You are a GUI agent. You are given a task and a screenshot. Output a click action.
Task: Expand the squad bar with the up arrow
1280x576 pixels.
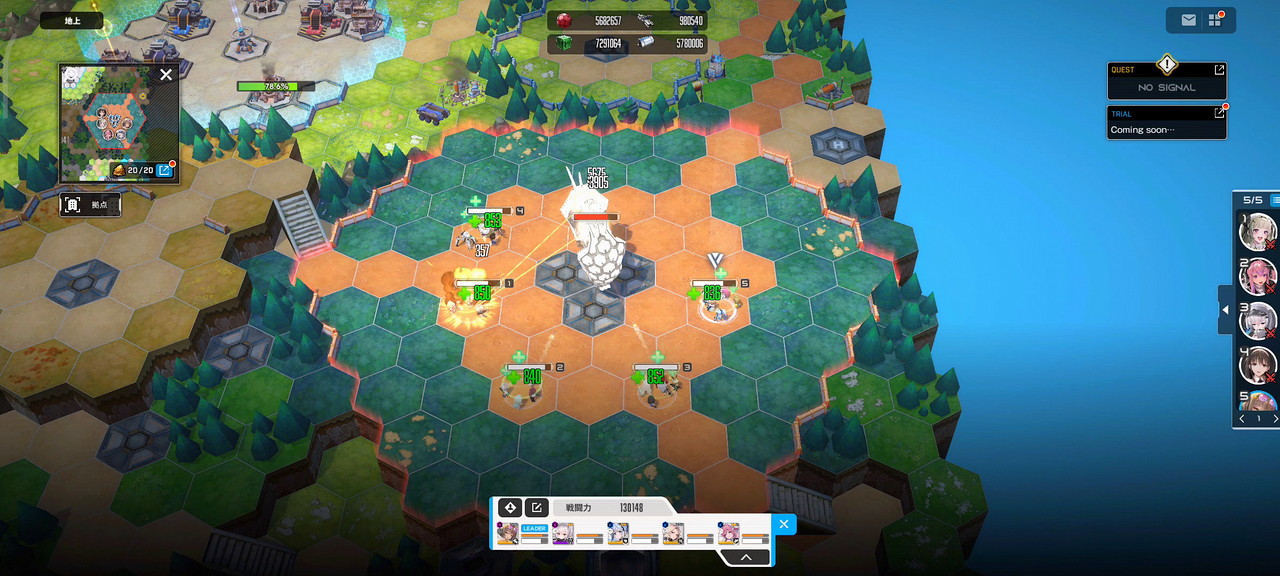click(x=743, y=558)
